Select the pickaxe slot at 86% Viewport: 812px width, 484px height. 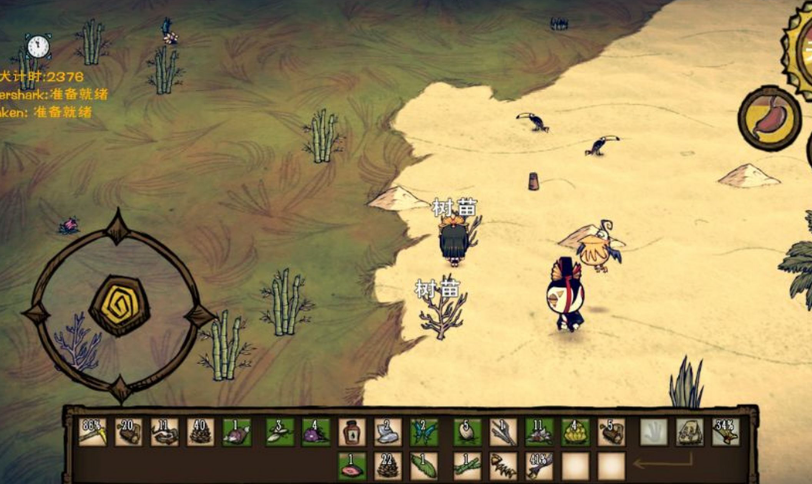[92, 432]
